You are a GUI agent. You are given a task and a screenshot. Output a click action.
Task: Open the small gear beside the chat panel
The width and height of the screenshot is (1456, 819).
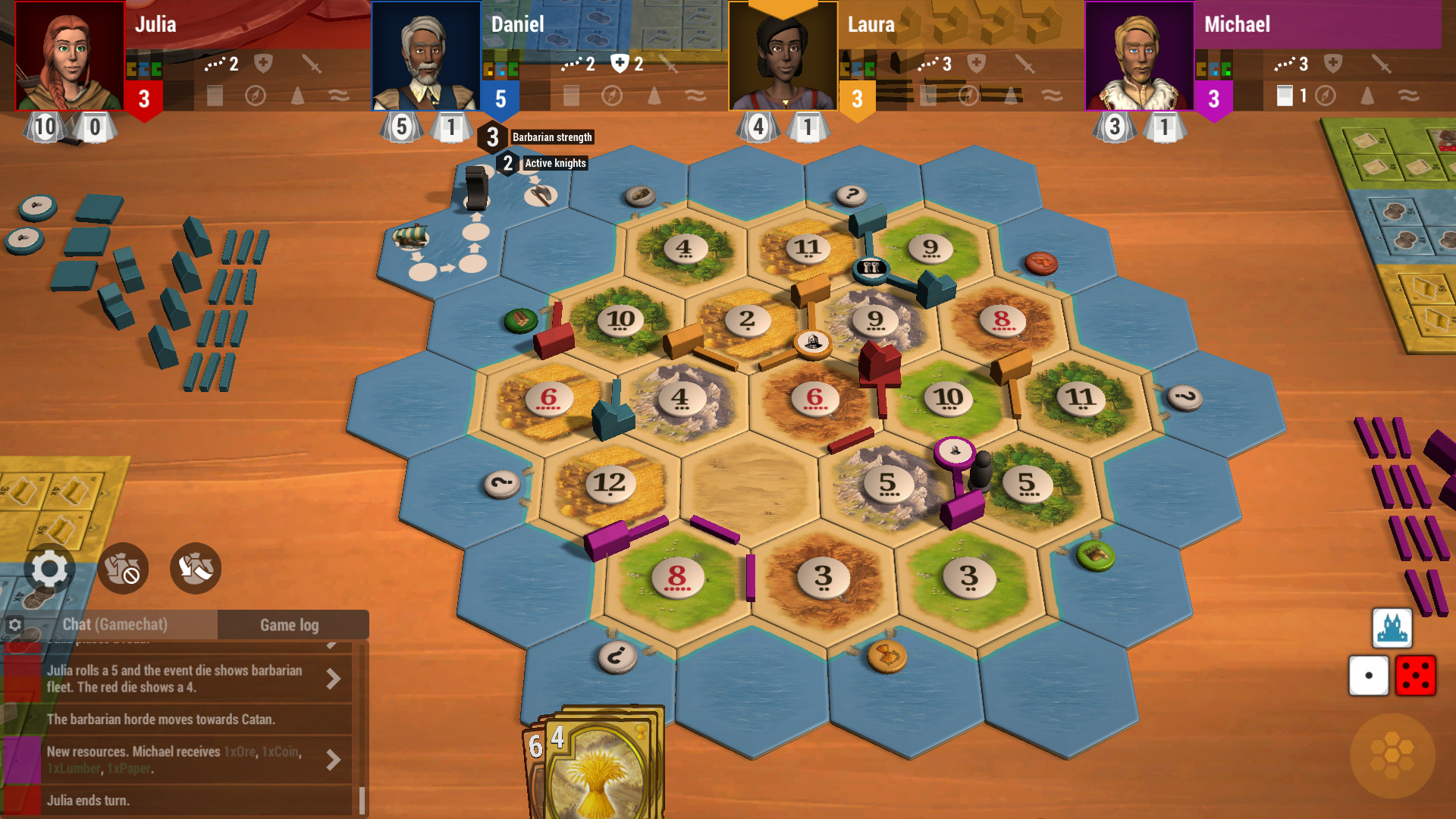(x=15, y=624)
